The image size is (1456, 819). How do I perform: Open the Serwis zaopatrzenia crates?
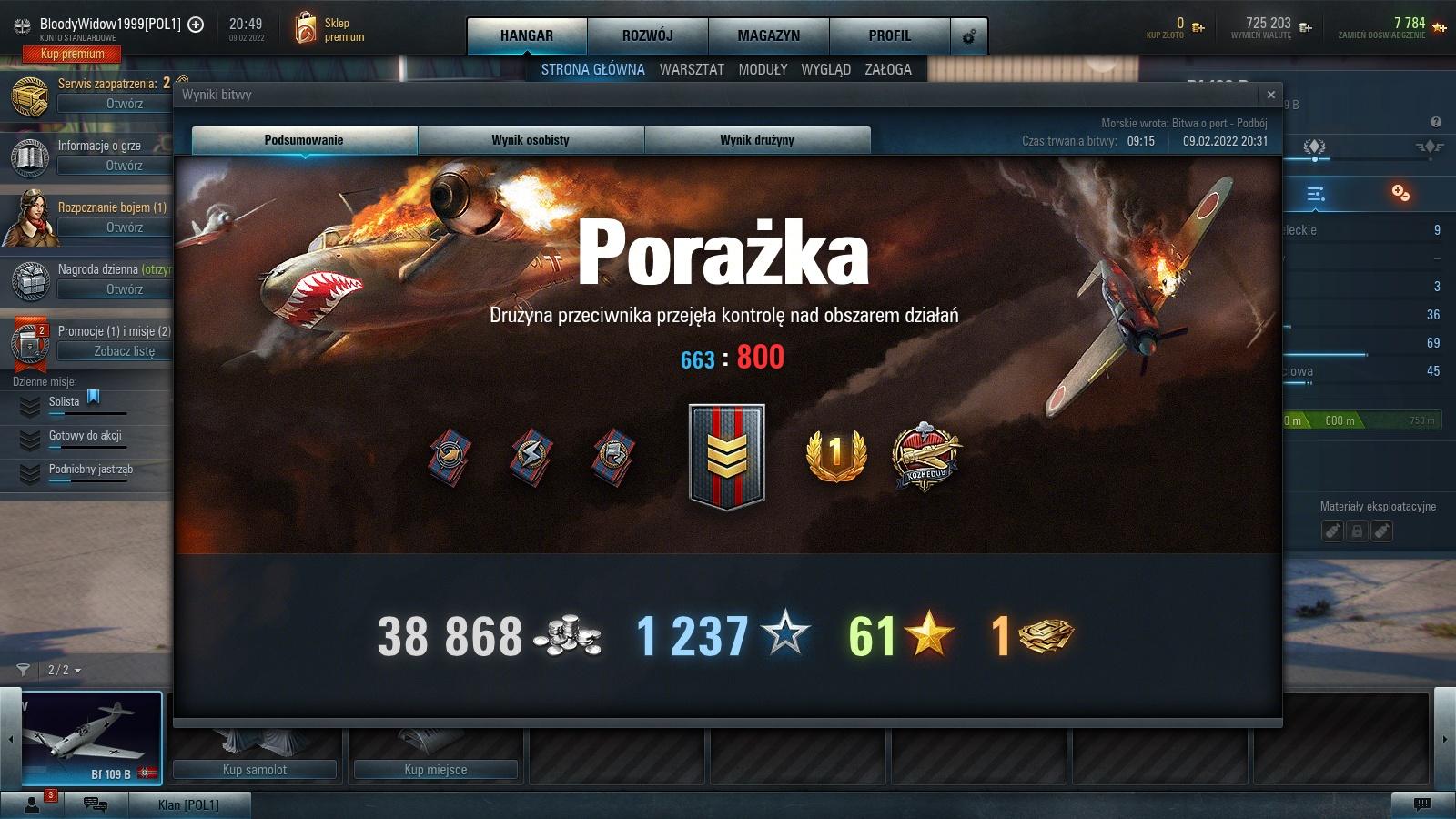tap(125, 104)
